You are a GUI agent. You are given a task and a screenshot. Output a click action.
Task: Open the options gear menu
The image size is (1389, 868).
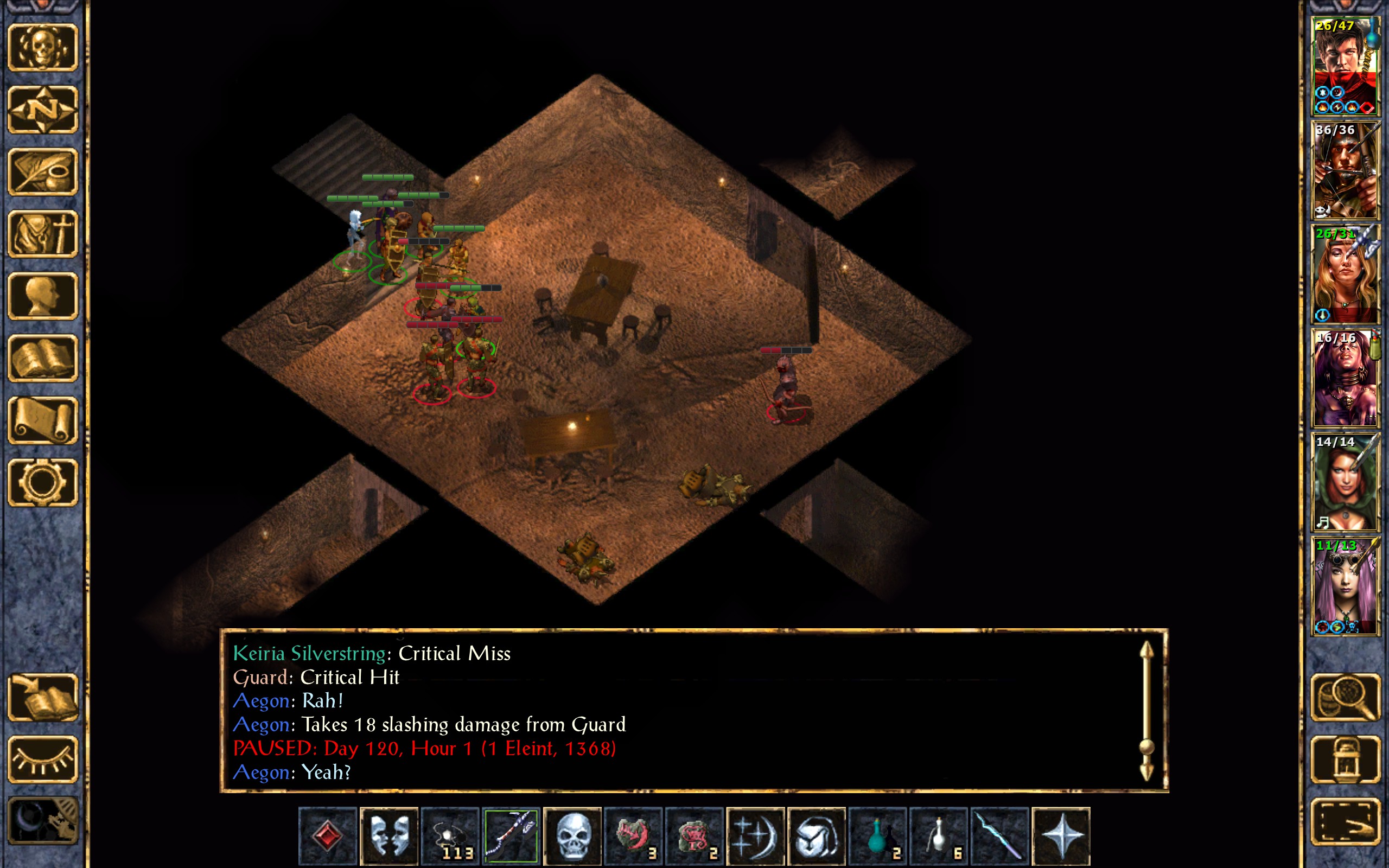coord(43,482)
